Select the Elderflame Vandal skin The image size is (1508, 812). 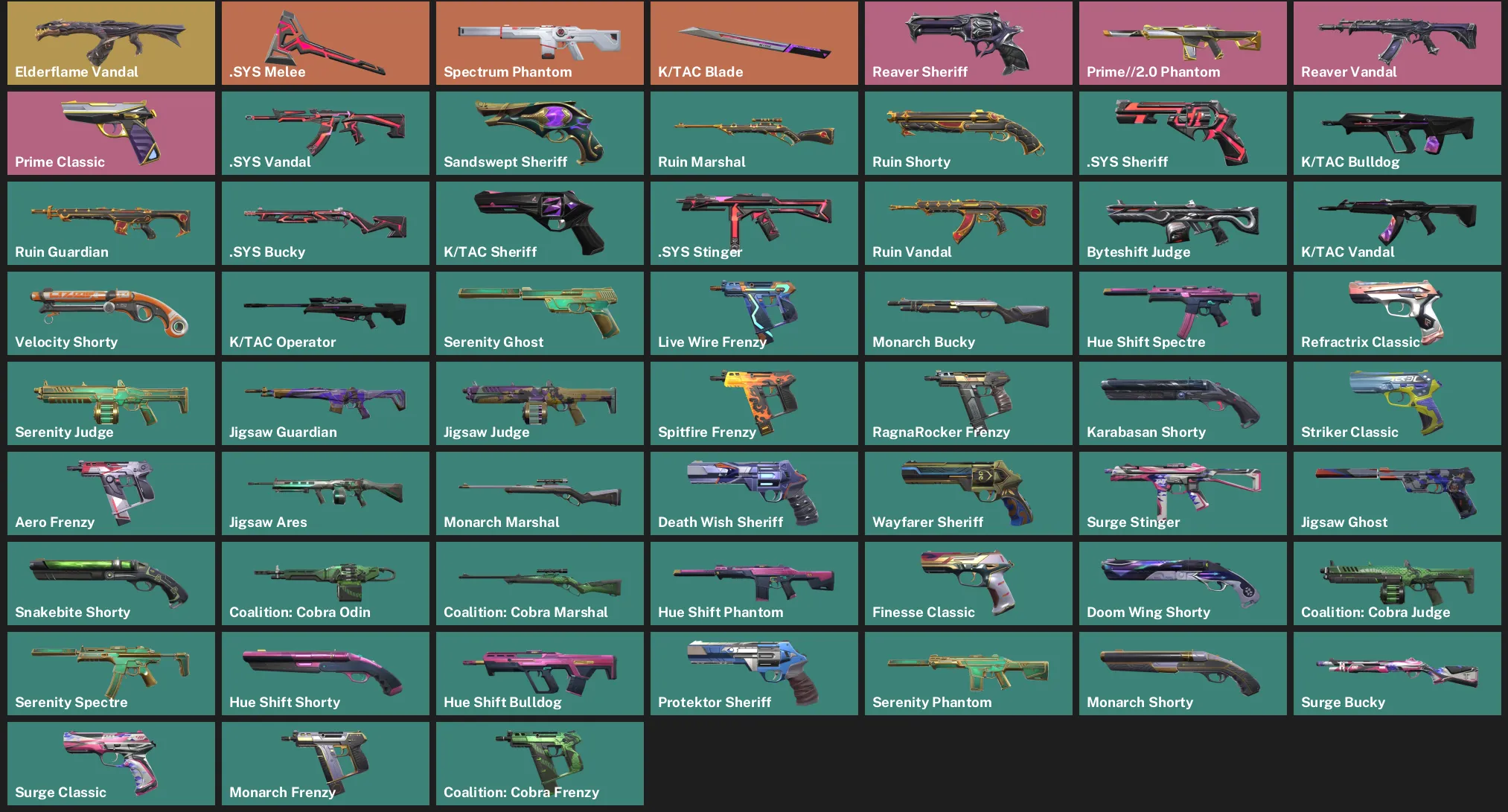pos(110,42)
